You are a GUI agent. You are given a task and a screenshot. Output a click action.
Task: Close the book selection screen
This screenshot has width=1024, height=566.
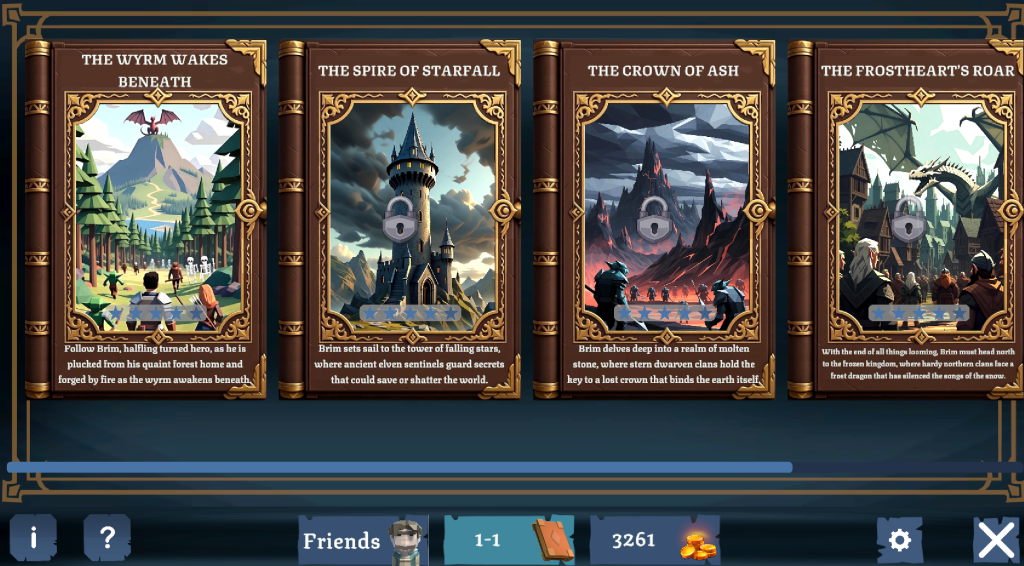(996, 540)
